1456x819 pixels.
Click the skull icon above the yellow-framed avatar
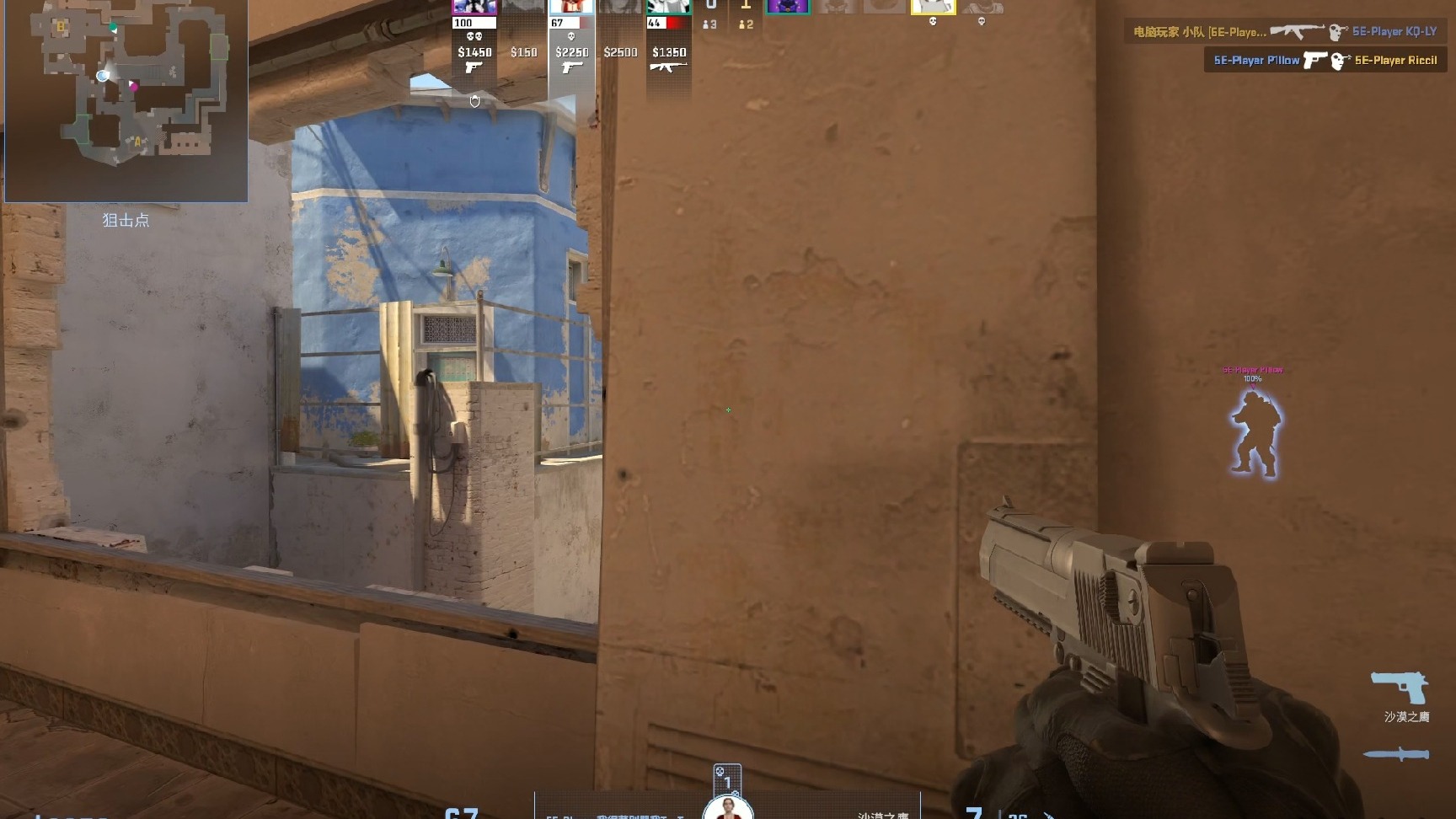point(934,22)
